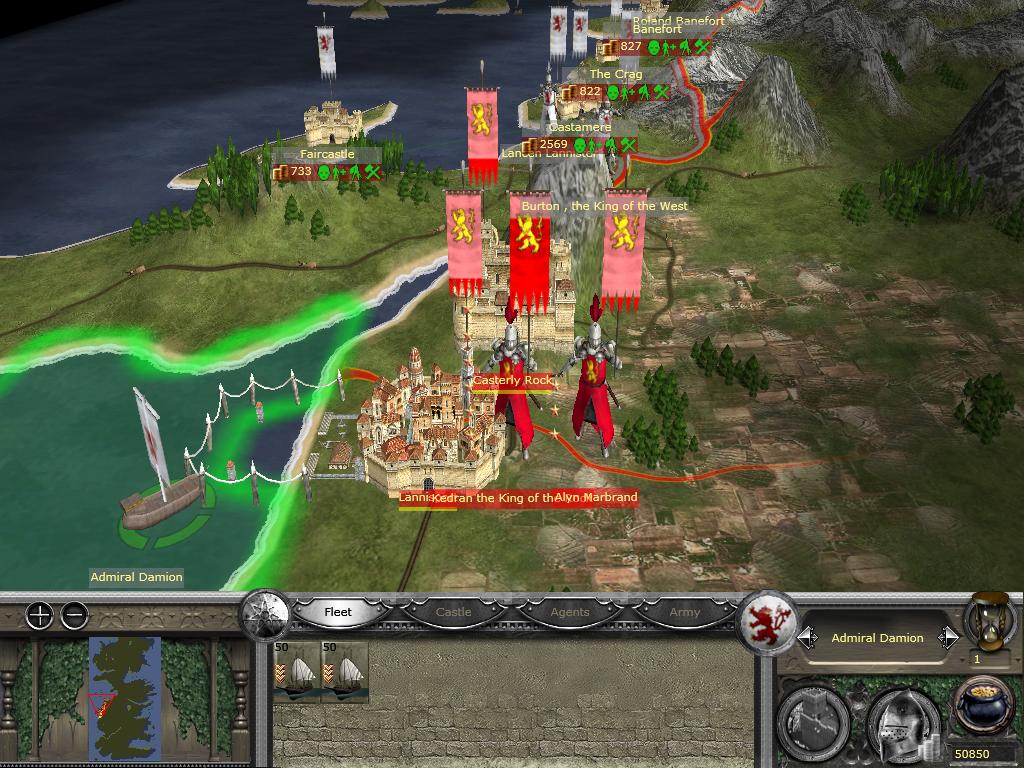1024x768 pixels.
Task: Cycle to next character with right arrow
Action: point(947,638)
